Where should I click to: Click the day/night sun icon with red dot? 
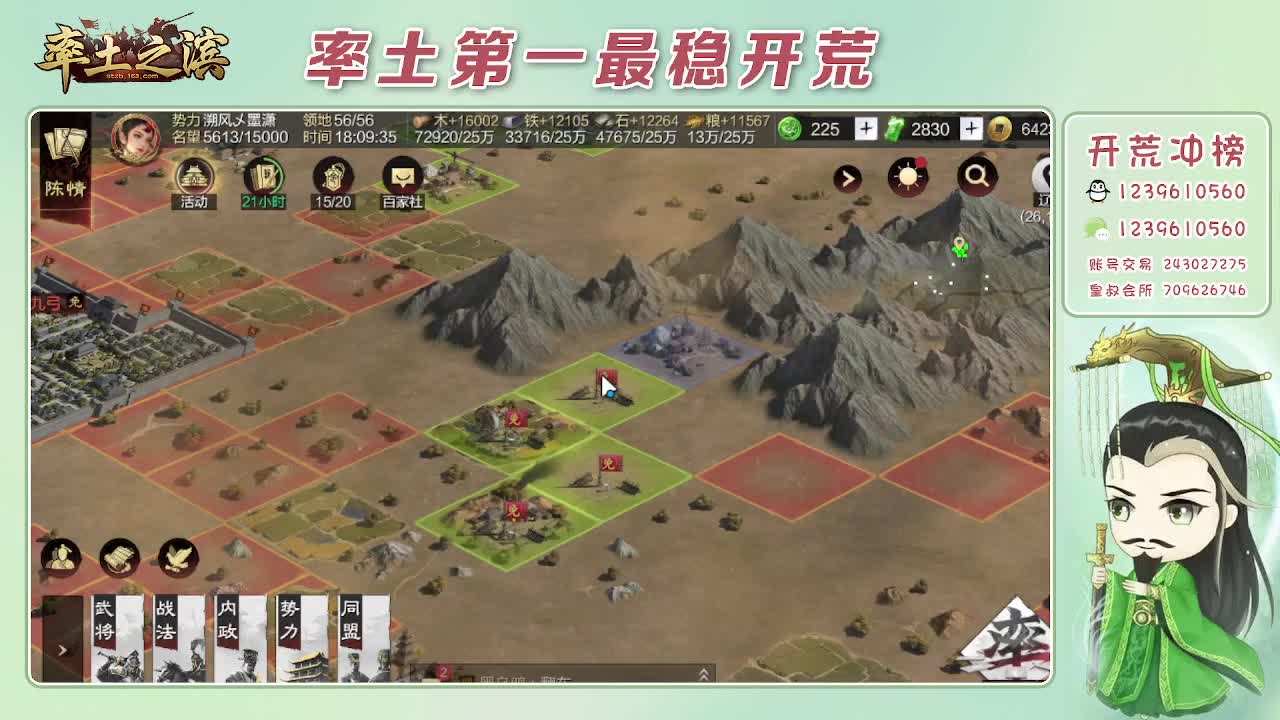[x=907, y=176]
